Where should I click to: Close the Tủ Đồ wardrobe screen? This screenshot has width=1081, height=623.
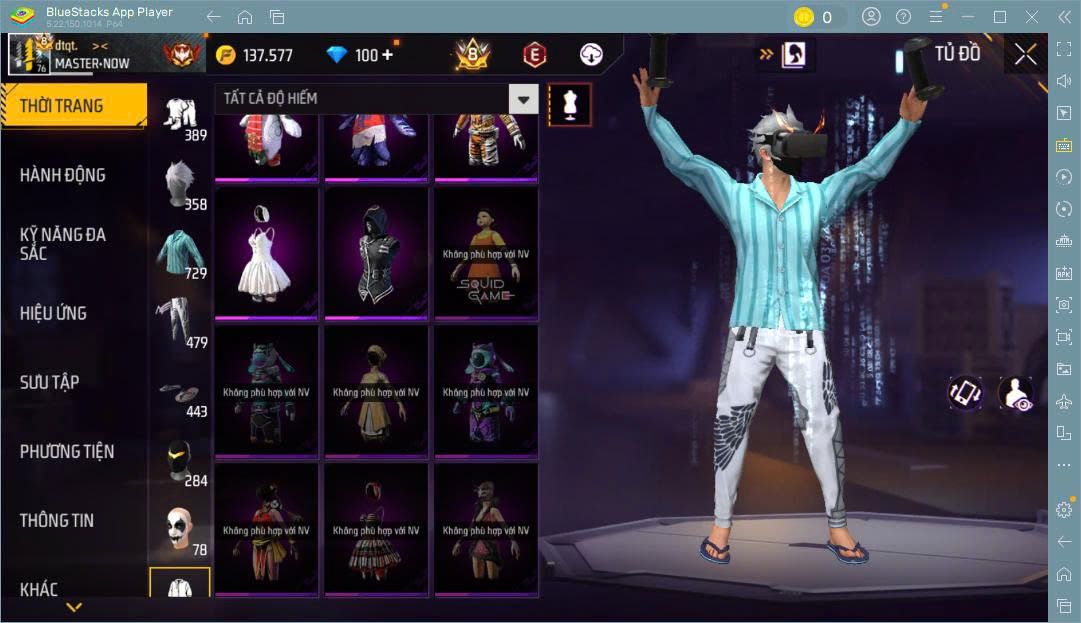(1025, 54)
